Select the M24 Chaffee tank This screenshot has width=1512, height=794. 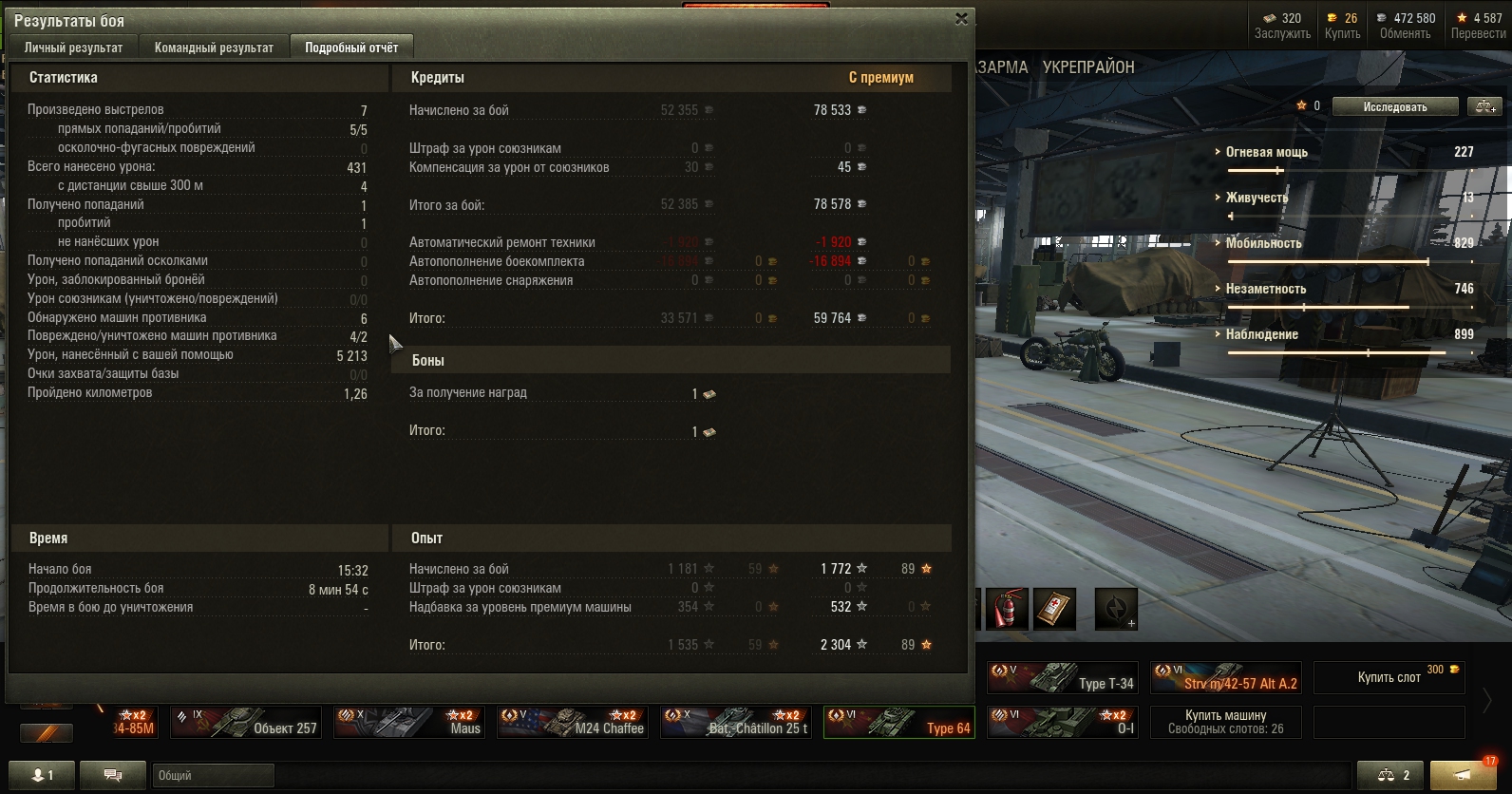coord(573,723)
